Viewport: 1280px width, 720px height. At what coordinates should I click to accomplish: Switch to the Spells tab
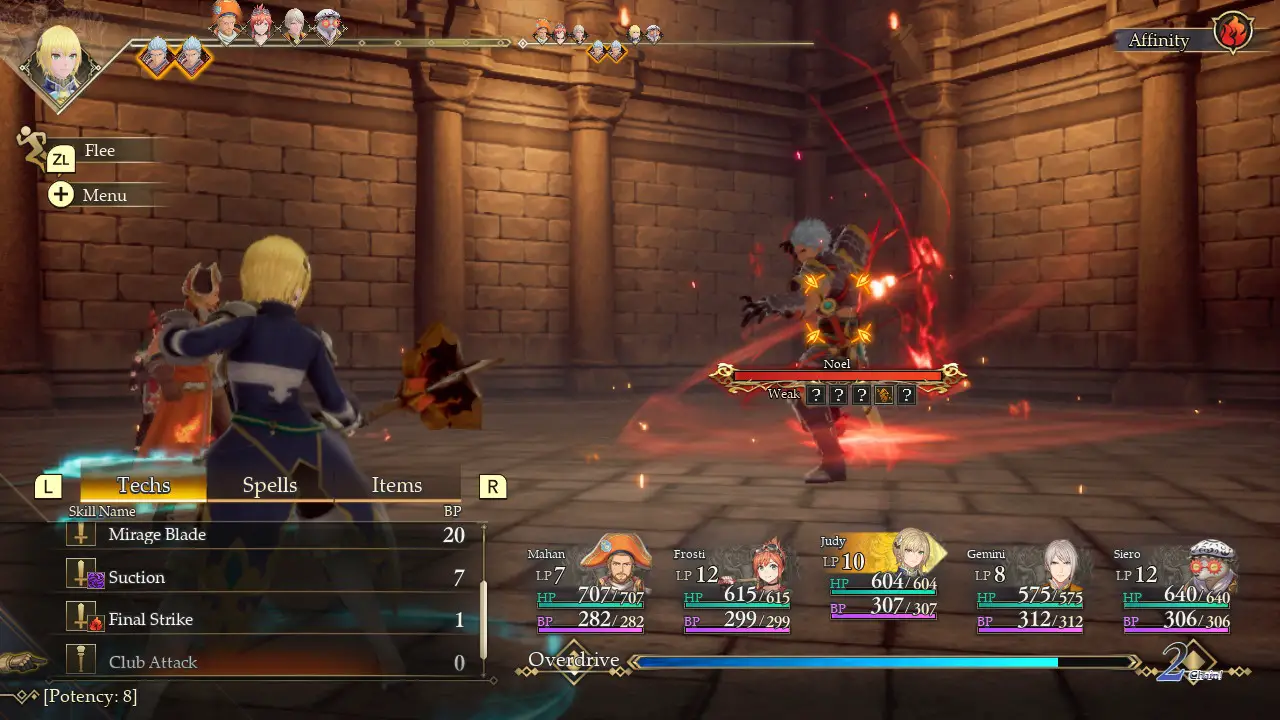coord(270,485)
